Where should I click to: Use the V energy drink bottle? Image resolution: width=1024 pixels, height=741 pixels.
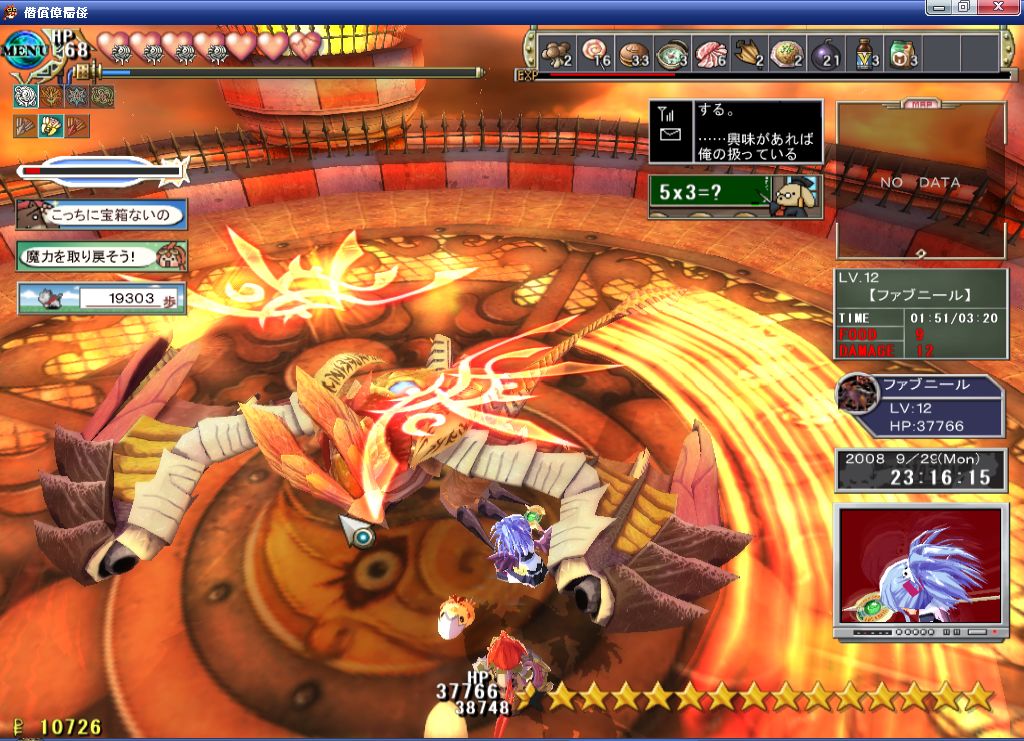(865, 53)
